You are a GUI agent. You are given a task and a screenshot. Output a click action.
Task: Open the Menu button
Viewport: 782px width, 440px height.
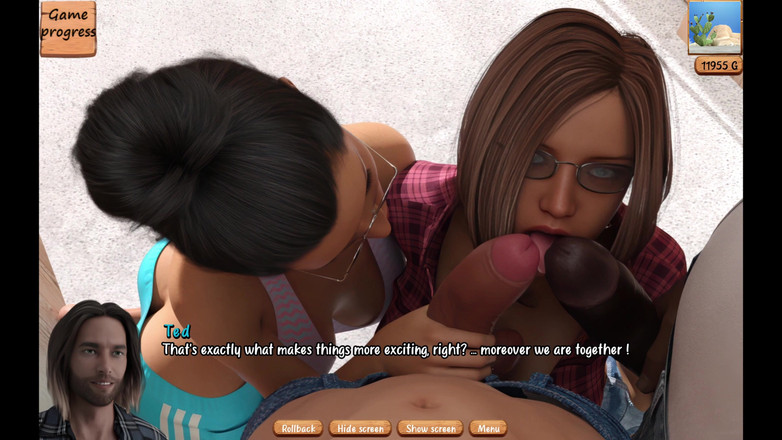tap(488, 428)
